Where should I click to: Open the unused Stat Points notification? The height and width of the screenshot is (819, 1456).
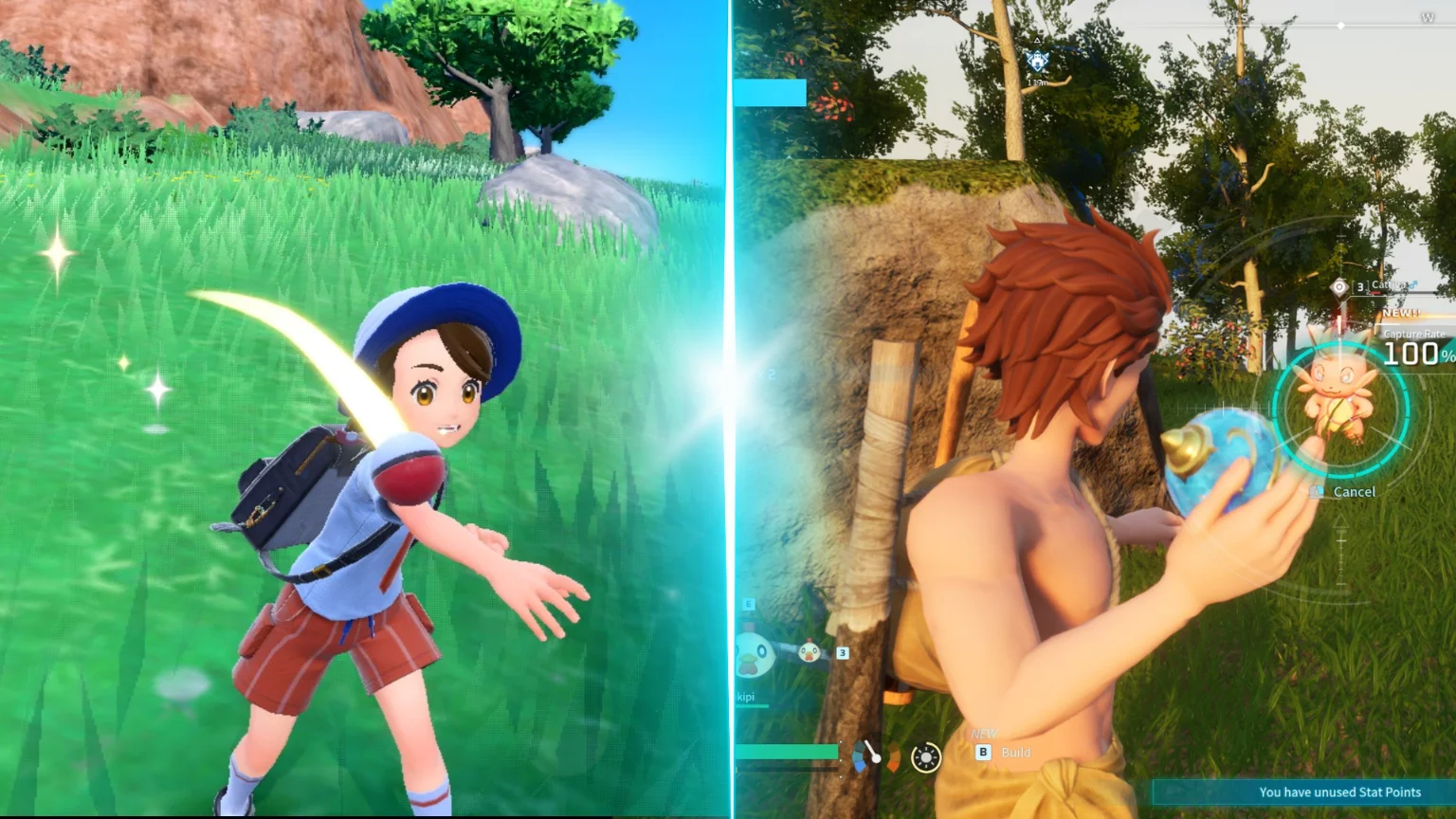(1338, 792)
